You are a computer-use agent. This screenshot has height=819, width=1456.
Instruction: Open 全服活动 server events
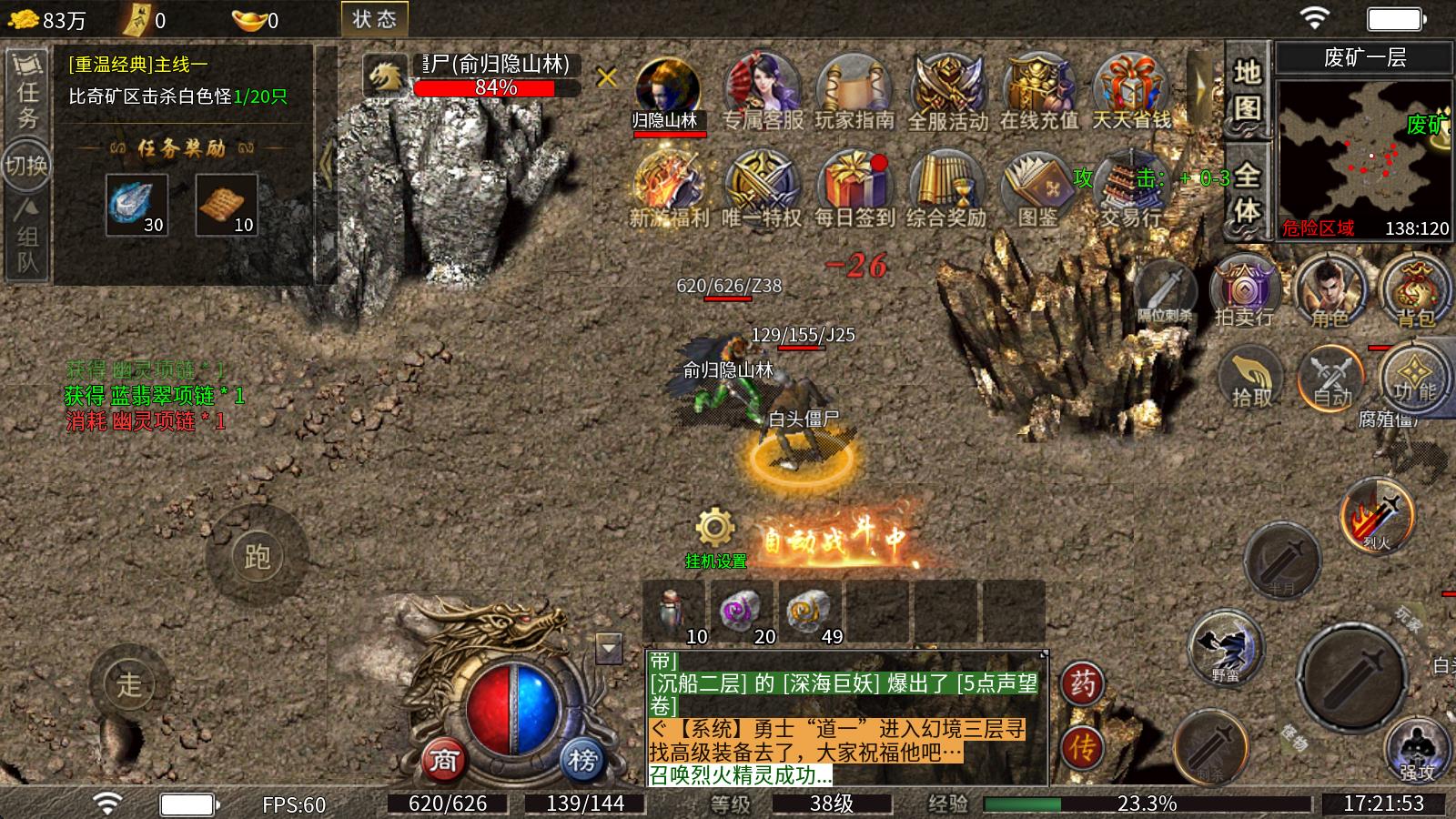pyautogui.click(x=947, y=89)
